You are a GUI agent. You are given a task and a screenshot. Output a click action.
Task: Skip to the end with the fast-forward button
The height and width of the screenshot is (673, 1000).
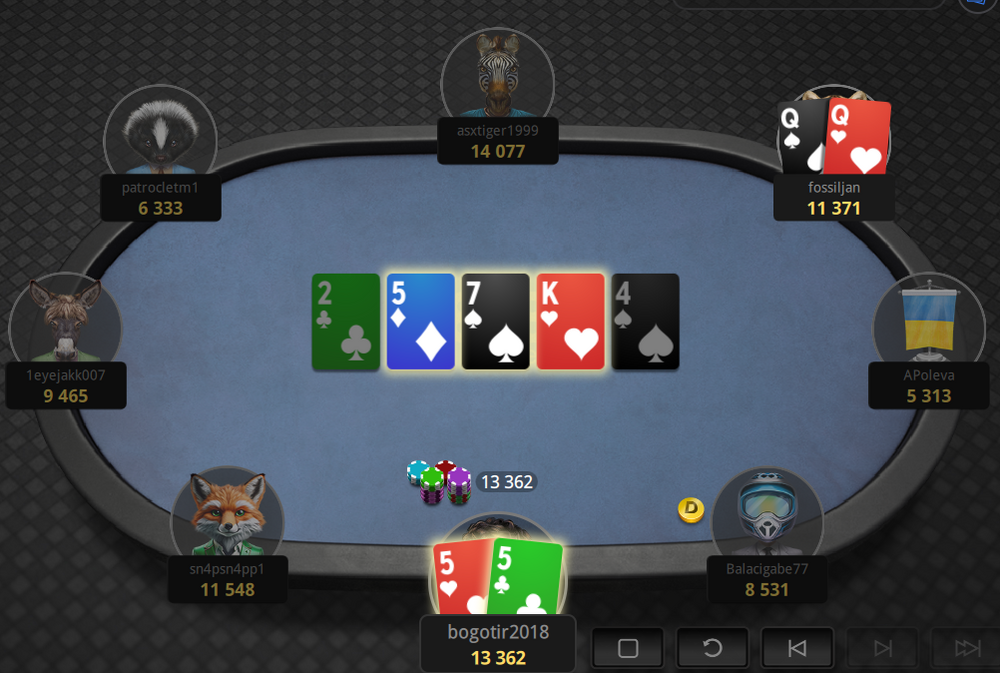[x=966, y=648]
